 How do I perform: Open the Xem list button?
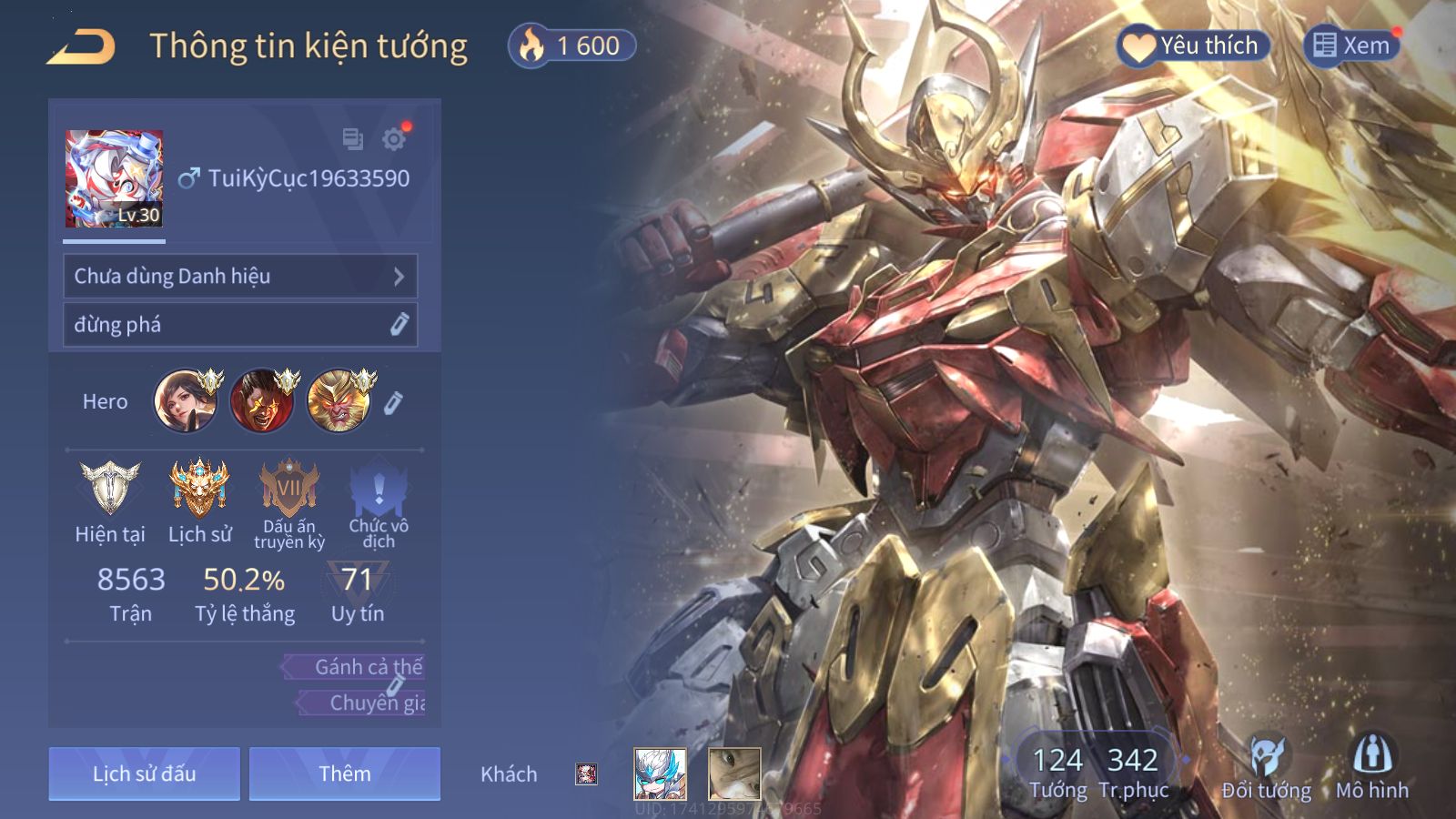pyautogui.click(x=1351, y=45)
